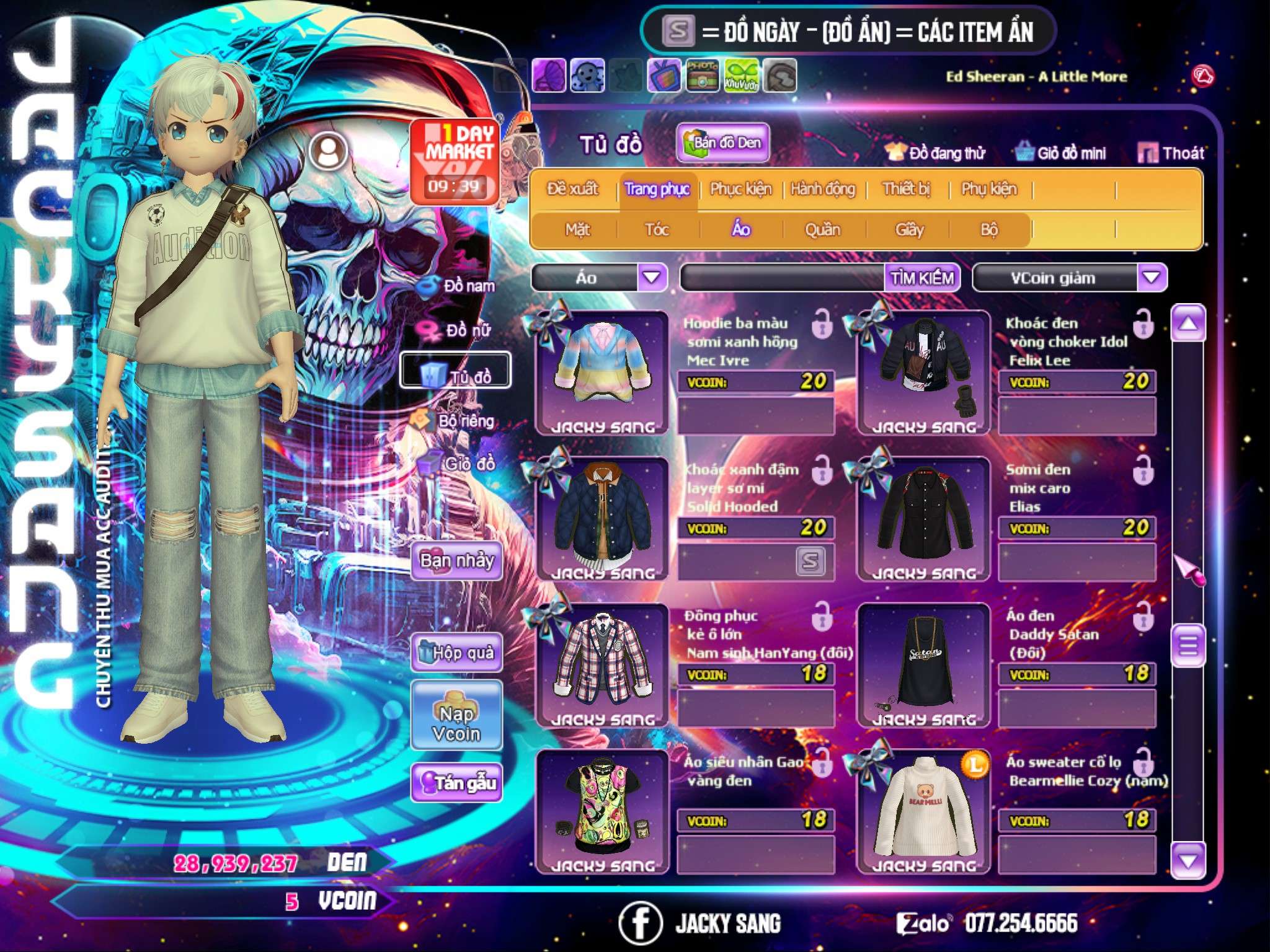Open the Bạn nhảy menu

coord(457,561)
